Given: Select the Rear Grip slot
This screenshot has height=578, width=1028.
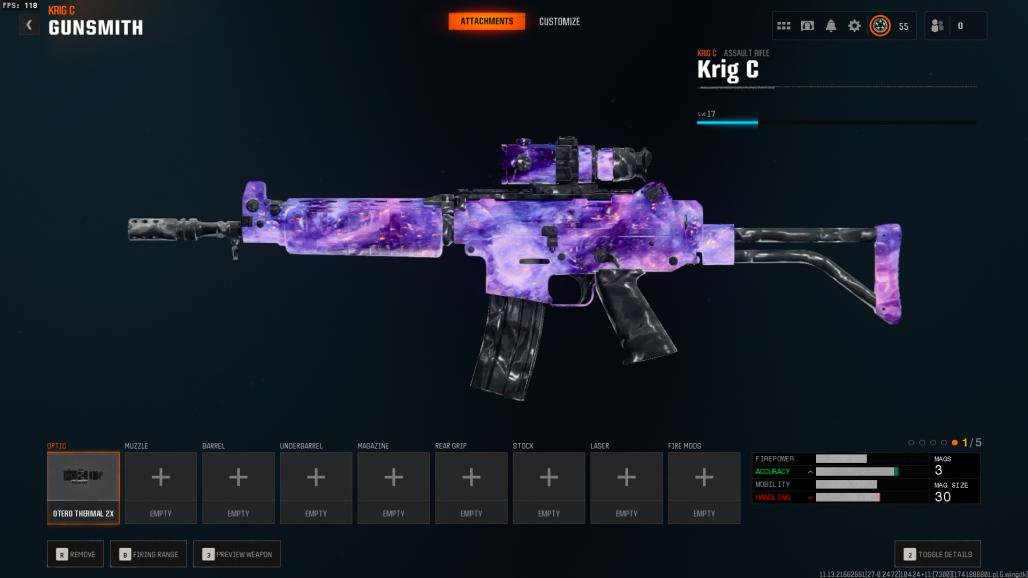Looking at the screenshot, I should (471, 487).
